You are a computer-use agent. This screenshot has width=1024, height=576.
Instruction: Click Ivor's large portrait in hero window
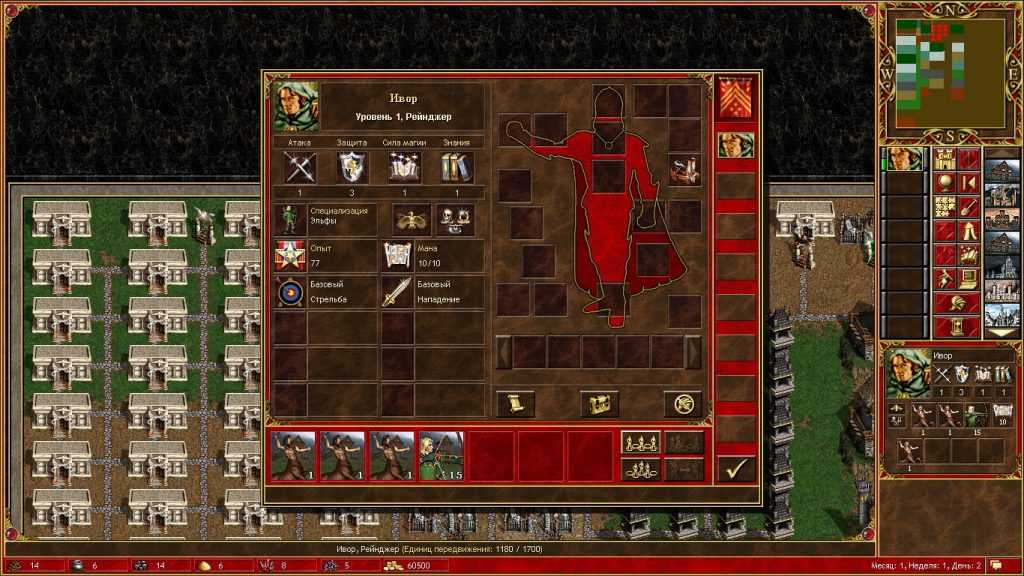(296, 107)
